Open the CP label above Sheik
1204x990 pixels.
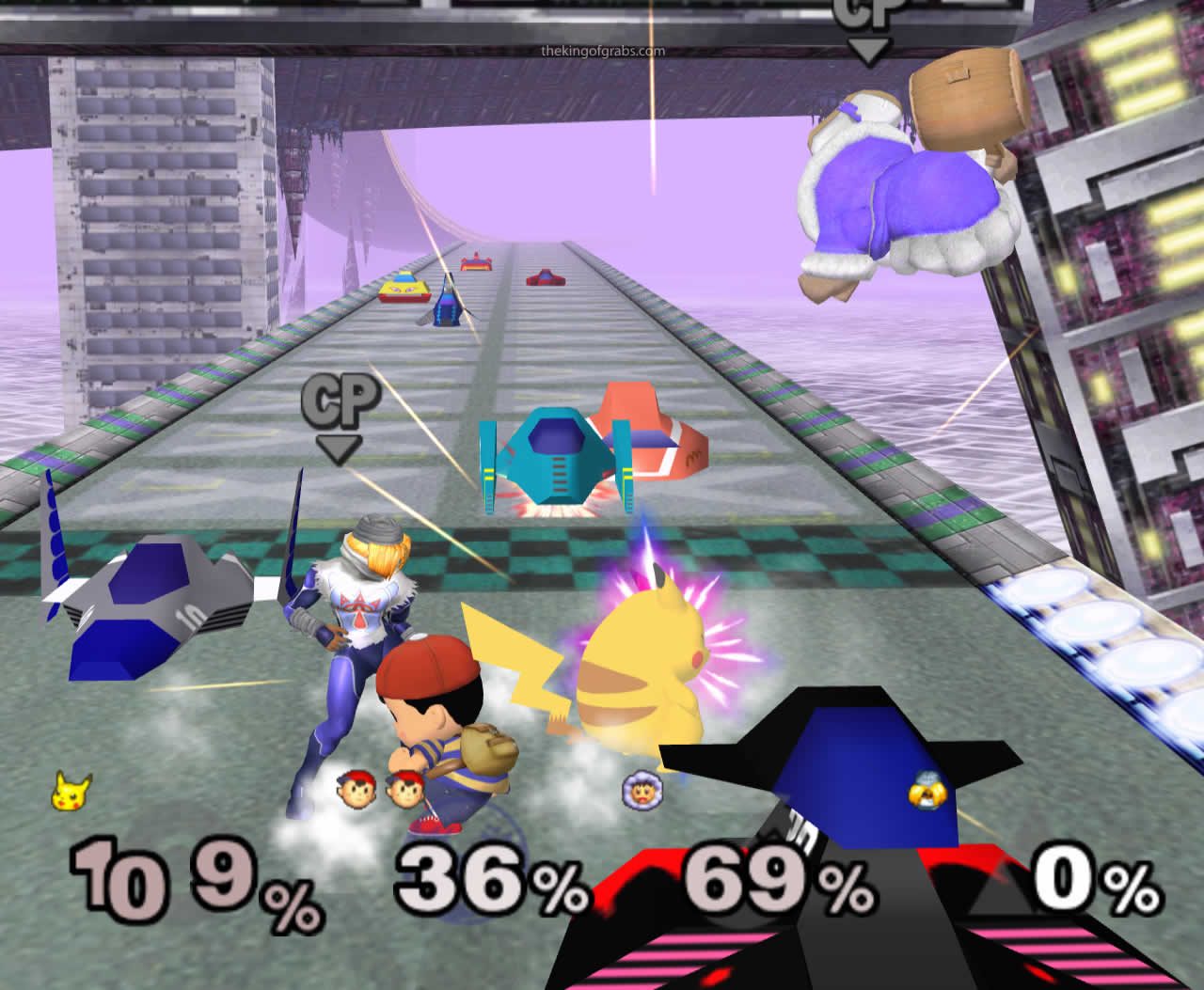coord(341,402)
